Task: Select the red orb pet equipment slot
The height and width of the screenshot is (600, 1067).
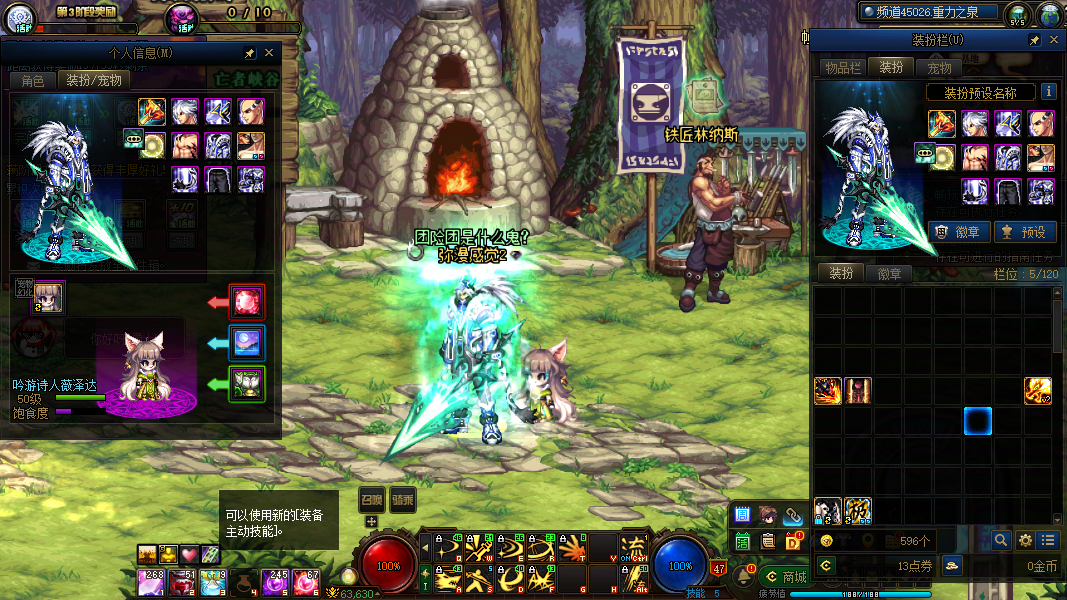Action: pos(247,301)
